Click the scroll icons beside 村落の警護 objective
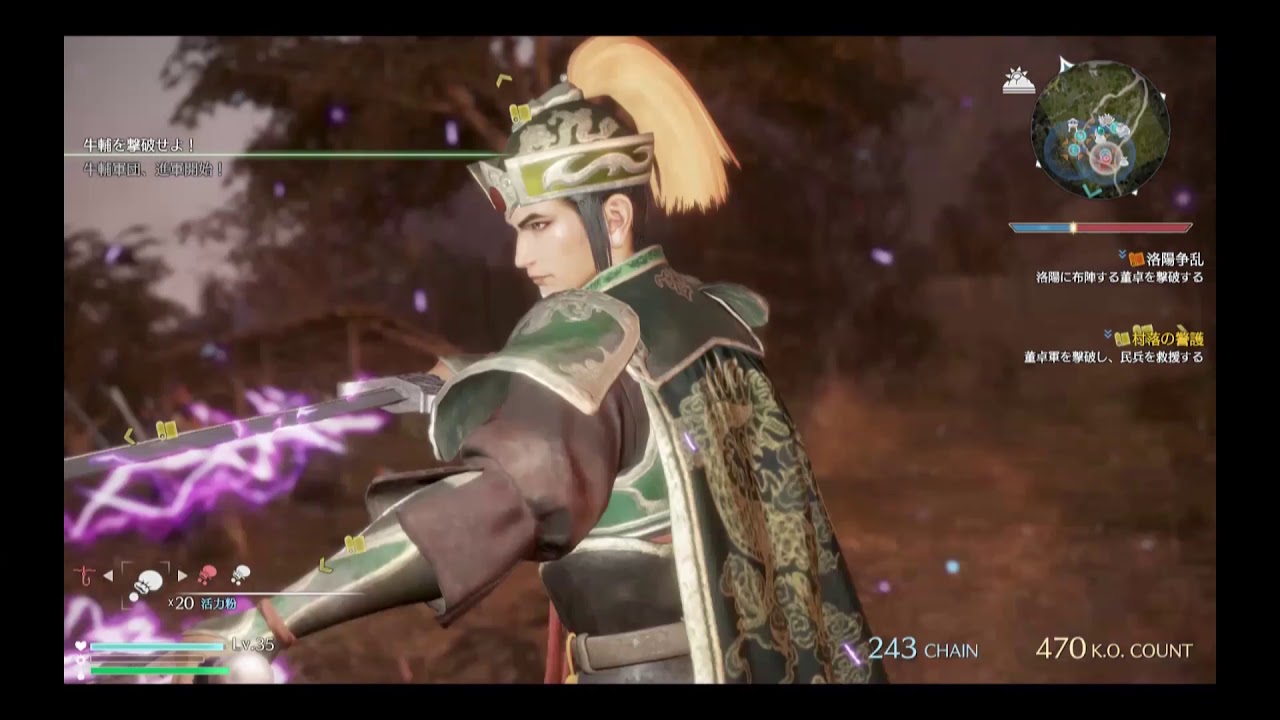This screenshot has height=720, width=1280. click(1123, 337)
